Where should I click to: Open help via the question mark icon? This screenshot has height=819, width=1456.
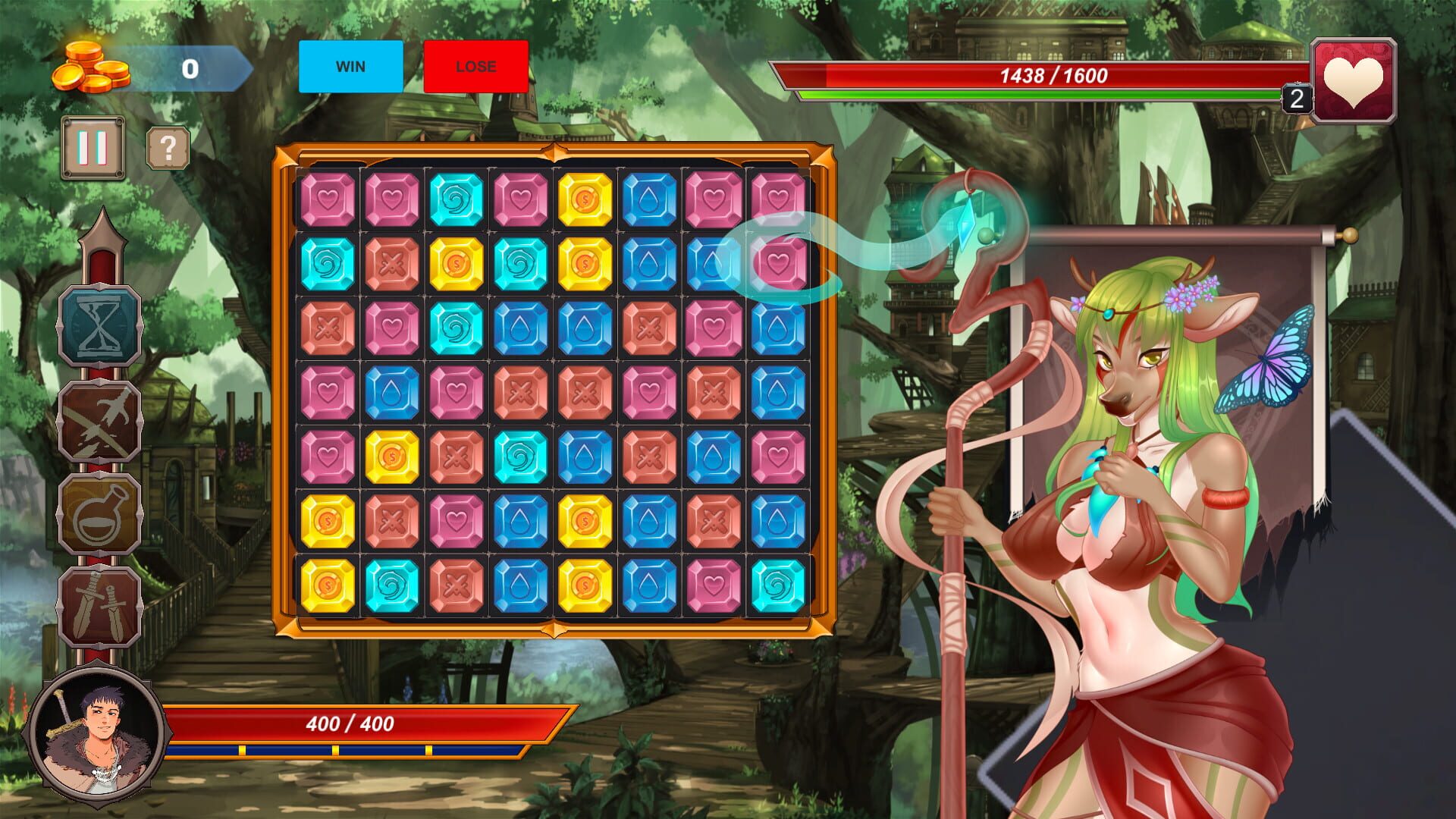click(167, 149)
